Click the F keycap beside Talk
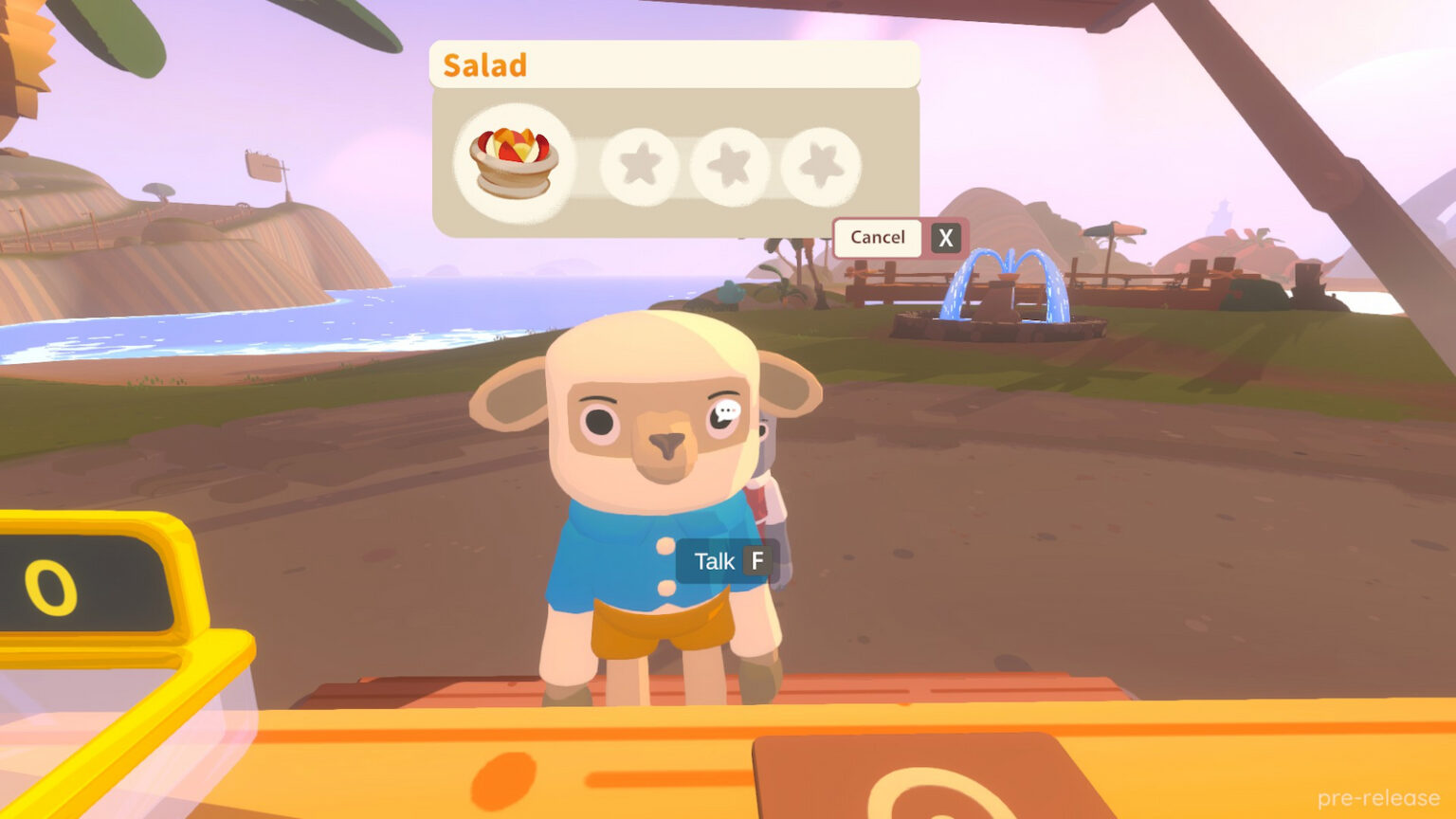This screenshot has height=819, width=1456. coord(755,560)
